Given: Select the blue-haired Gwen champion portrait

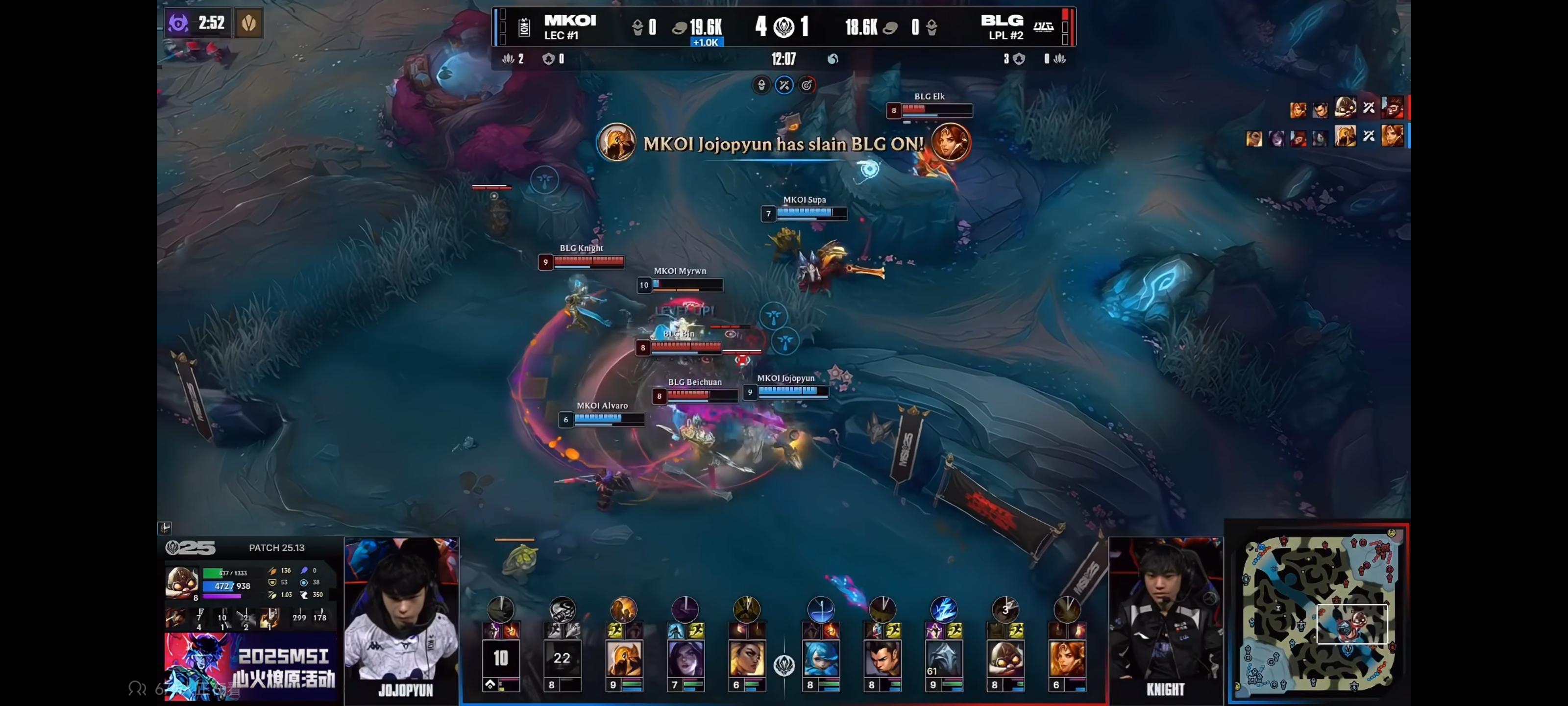Looking at the screenshot, I should pyautogui.click(x=821, y=659).
